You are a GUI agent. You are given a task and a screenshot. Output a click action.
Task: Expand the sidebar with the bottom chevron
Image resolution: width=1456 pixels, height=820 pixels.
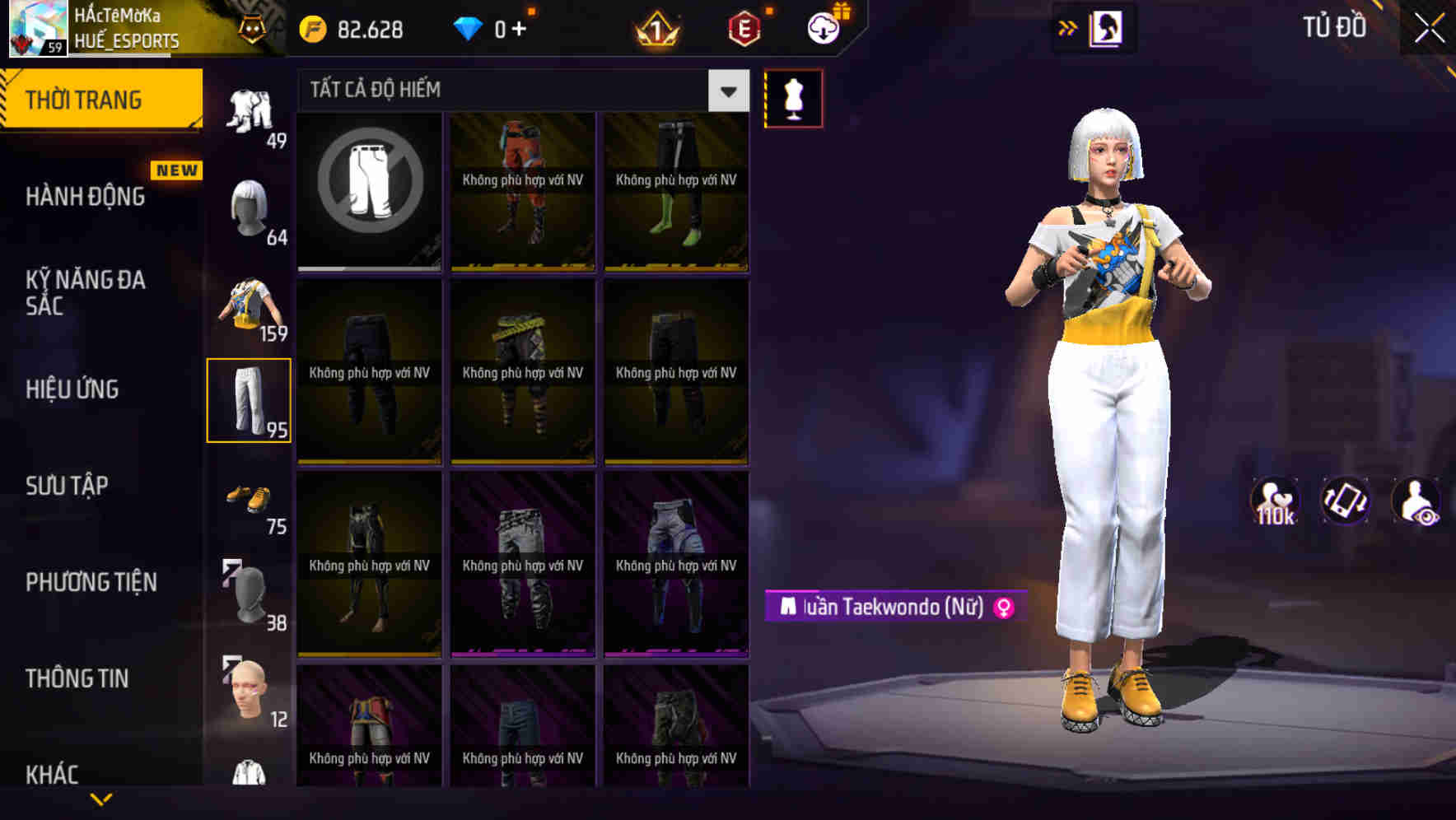click(101, 797)
